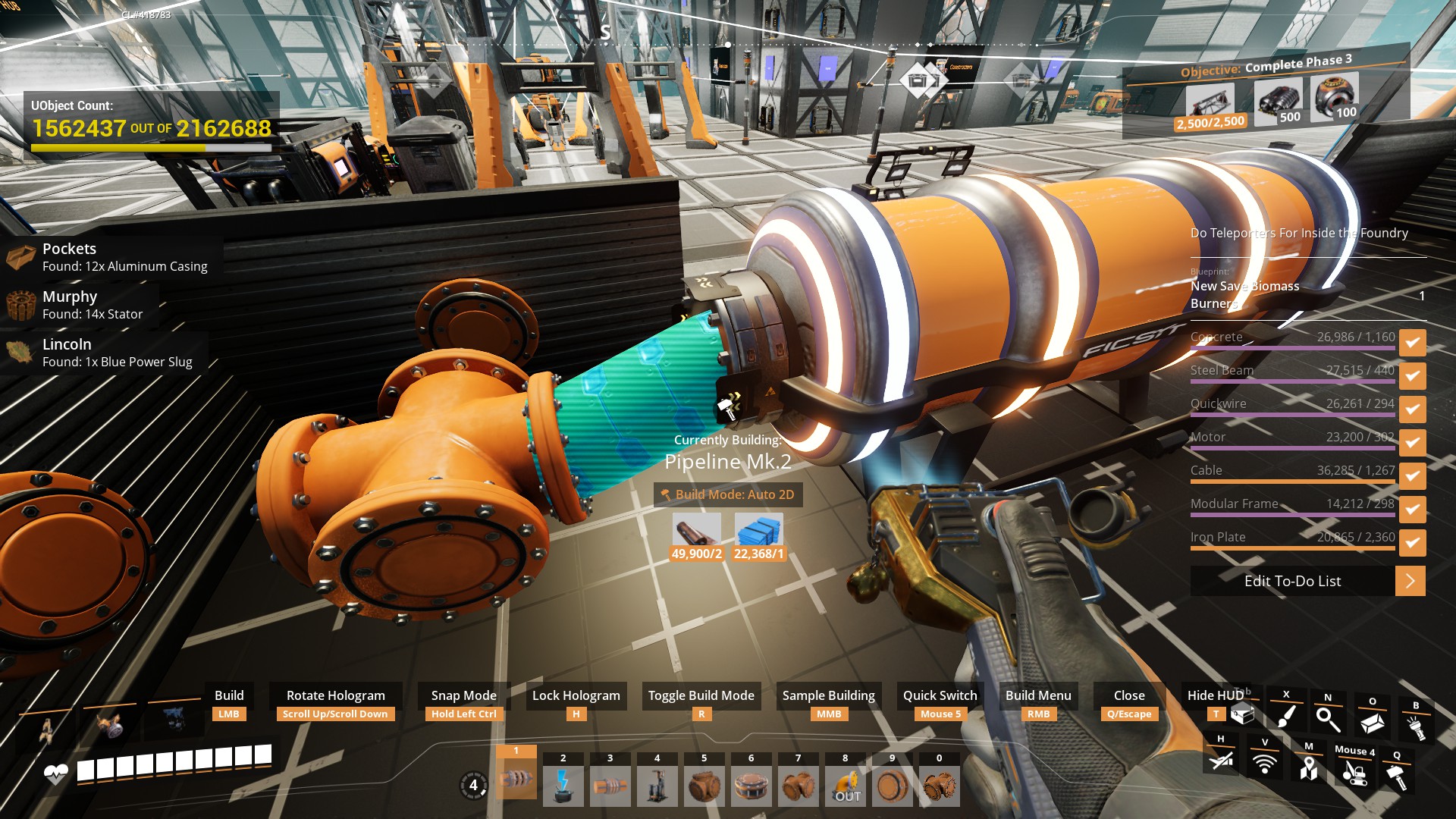The width and height of the screenshot is (1456, 819).
Task: Open the hammer build menu icon
Action: pos(1396,775)
